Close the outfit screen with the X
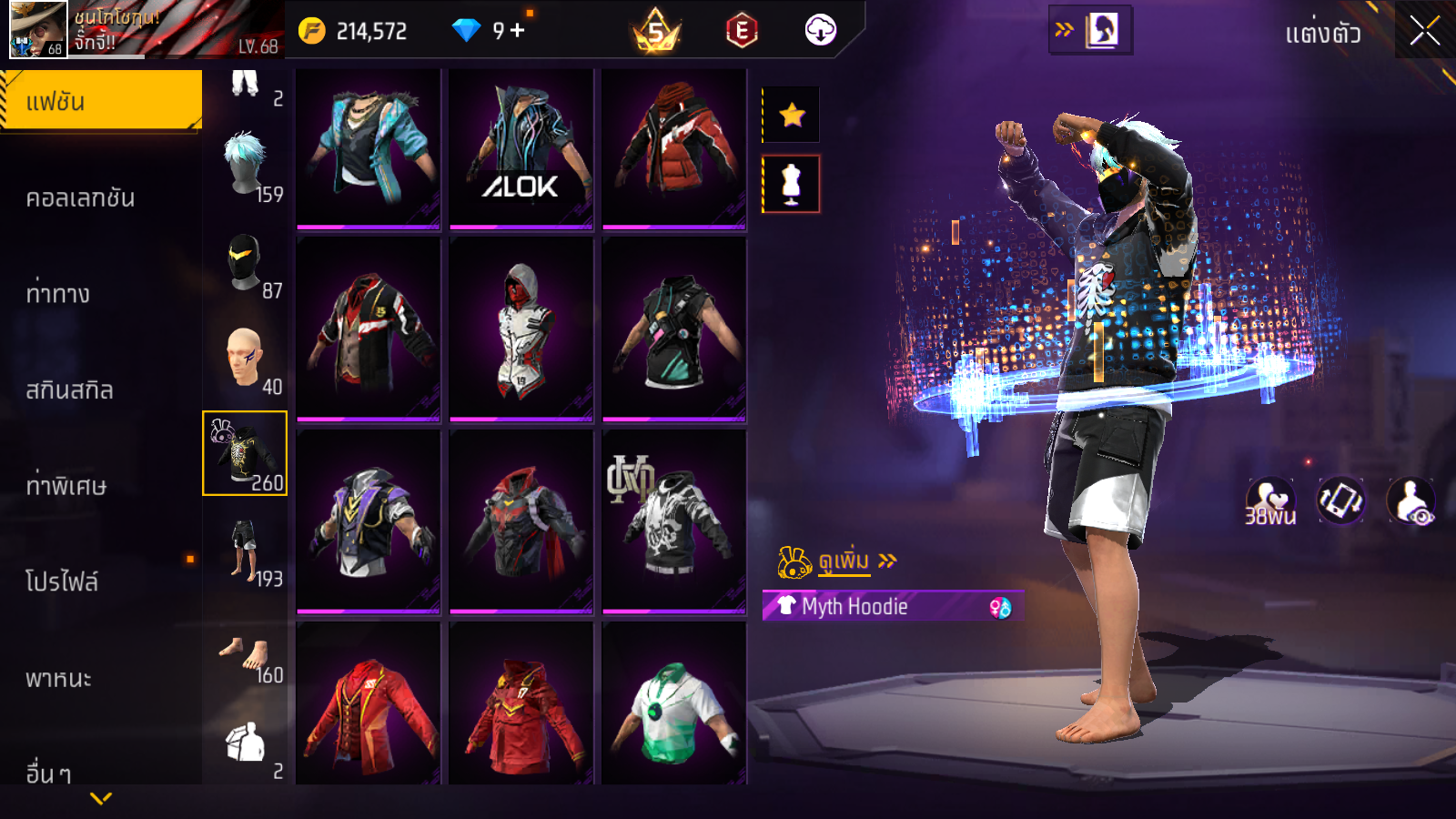1456x819 pixels. point(1424,32)
